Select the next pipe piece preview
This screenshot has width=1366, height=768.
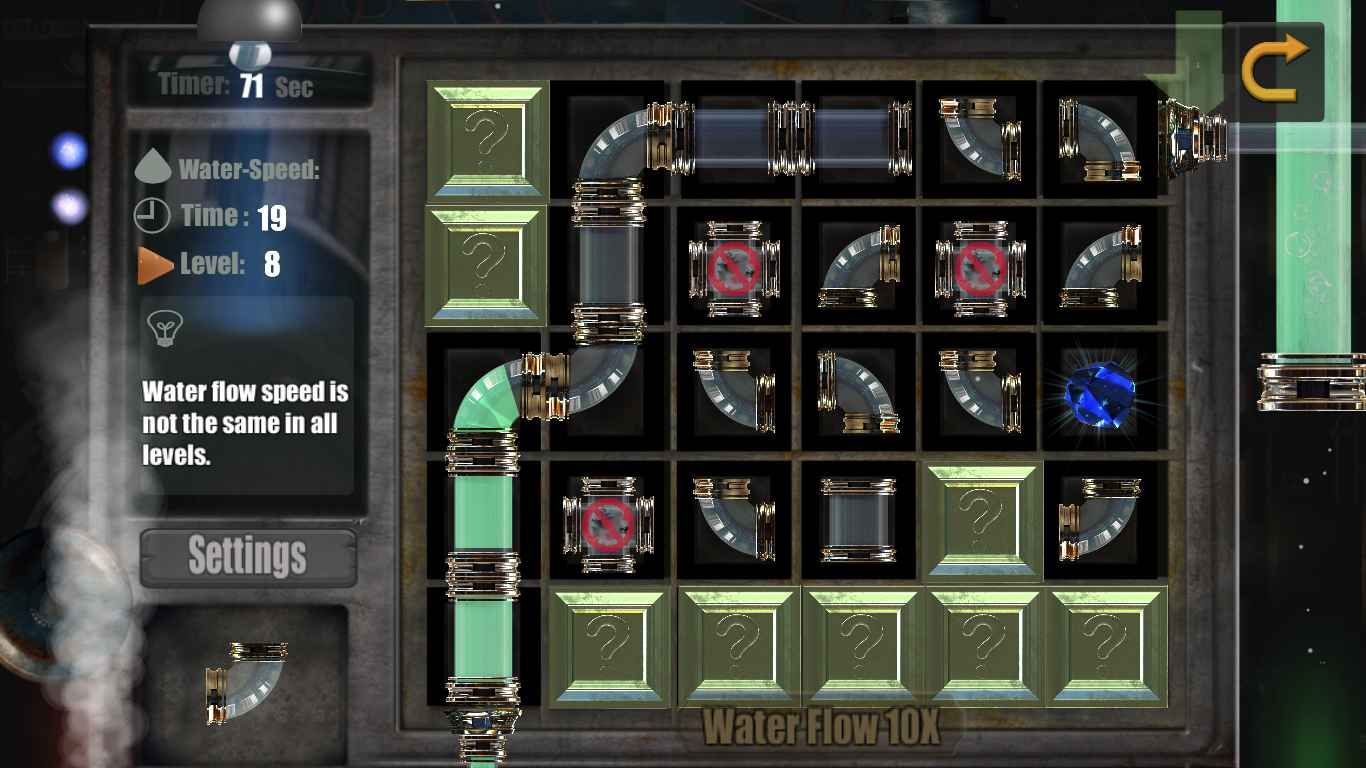pos(246,683)
